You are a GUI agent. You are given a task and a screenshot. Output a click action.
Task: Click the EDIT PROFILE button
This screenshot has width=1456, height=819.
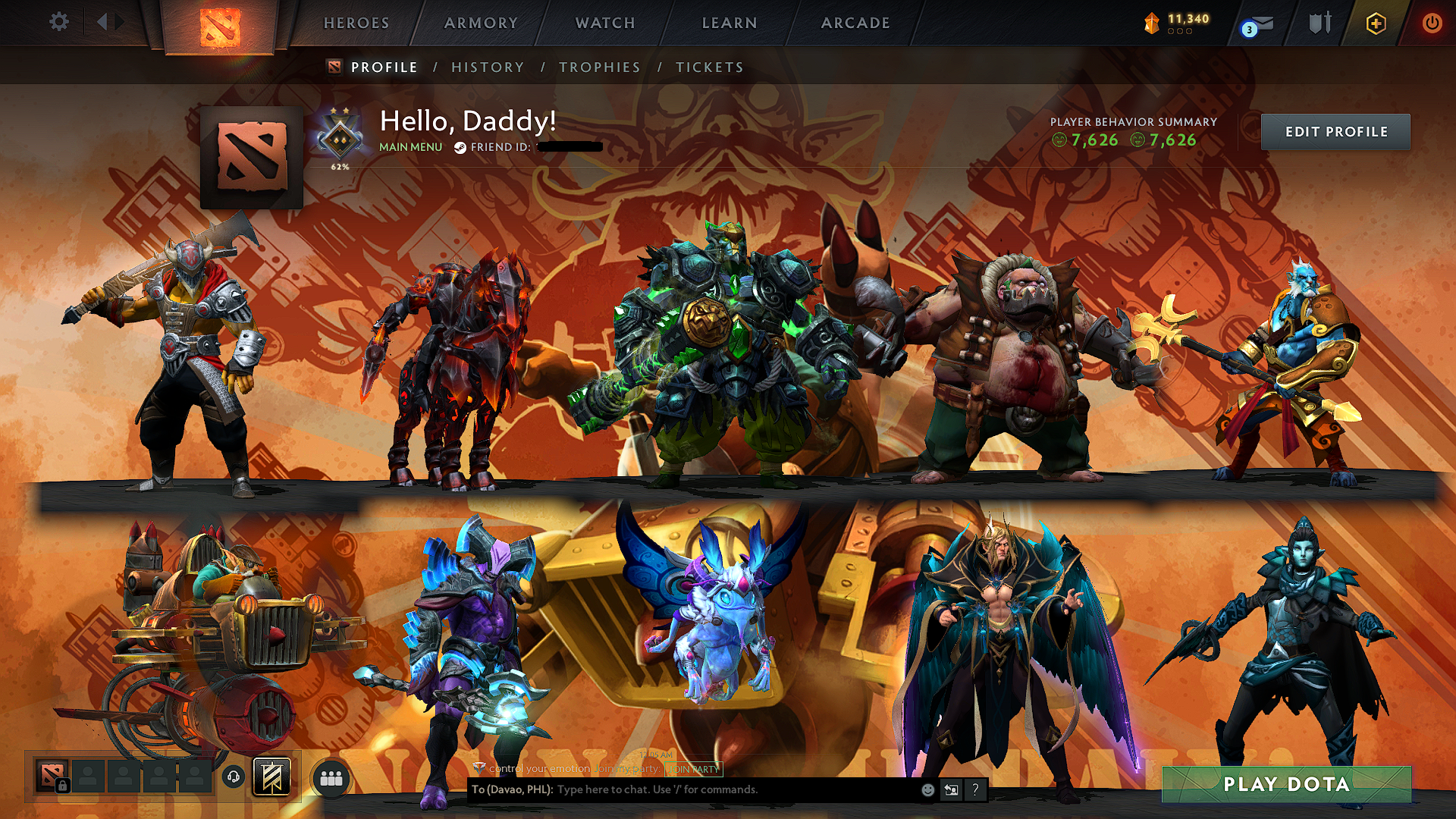1335,131
